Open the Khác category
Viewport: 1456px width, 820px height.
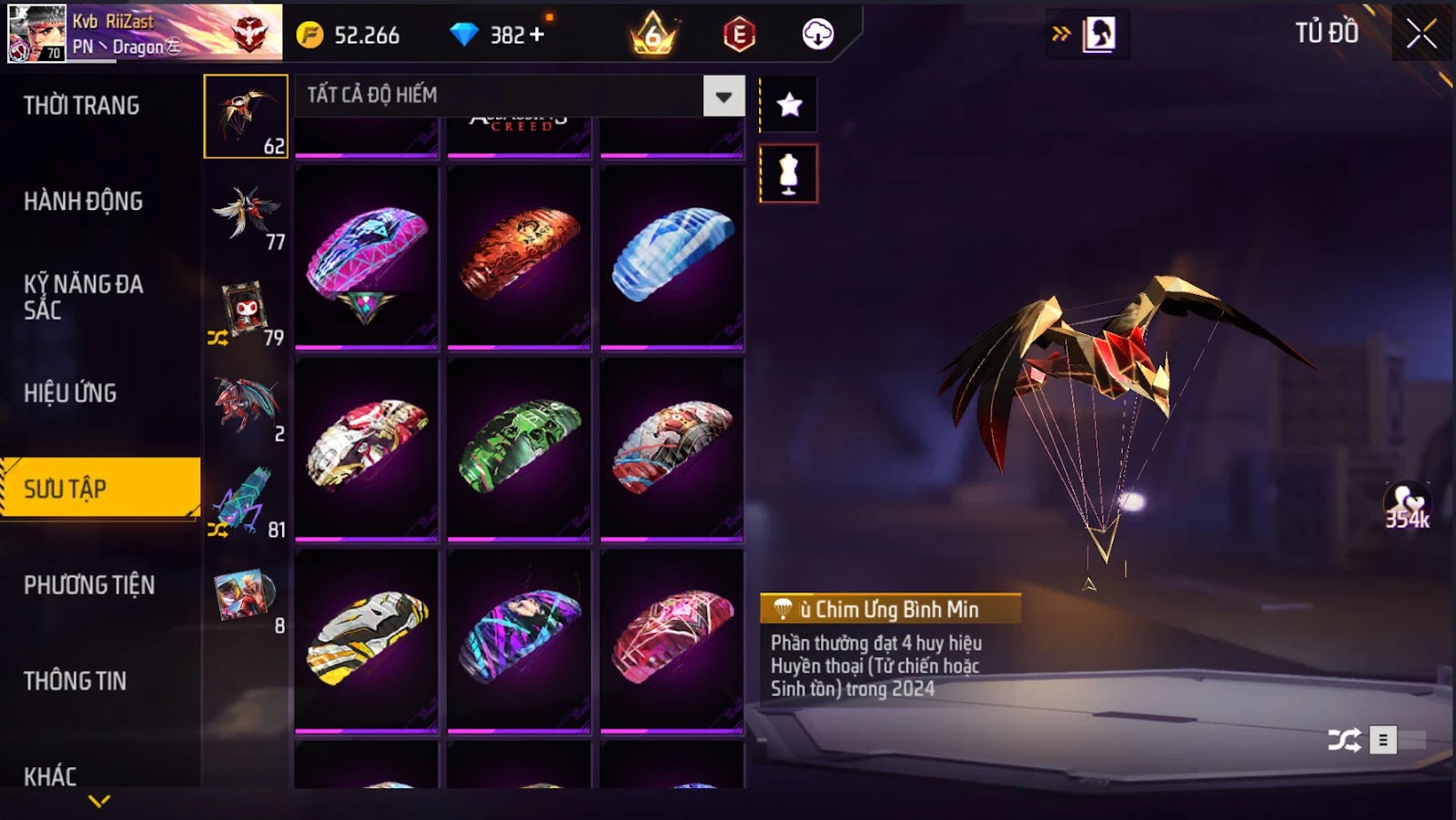point(50,775)
